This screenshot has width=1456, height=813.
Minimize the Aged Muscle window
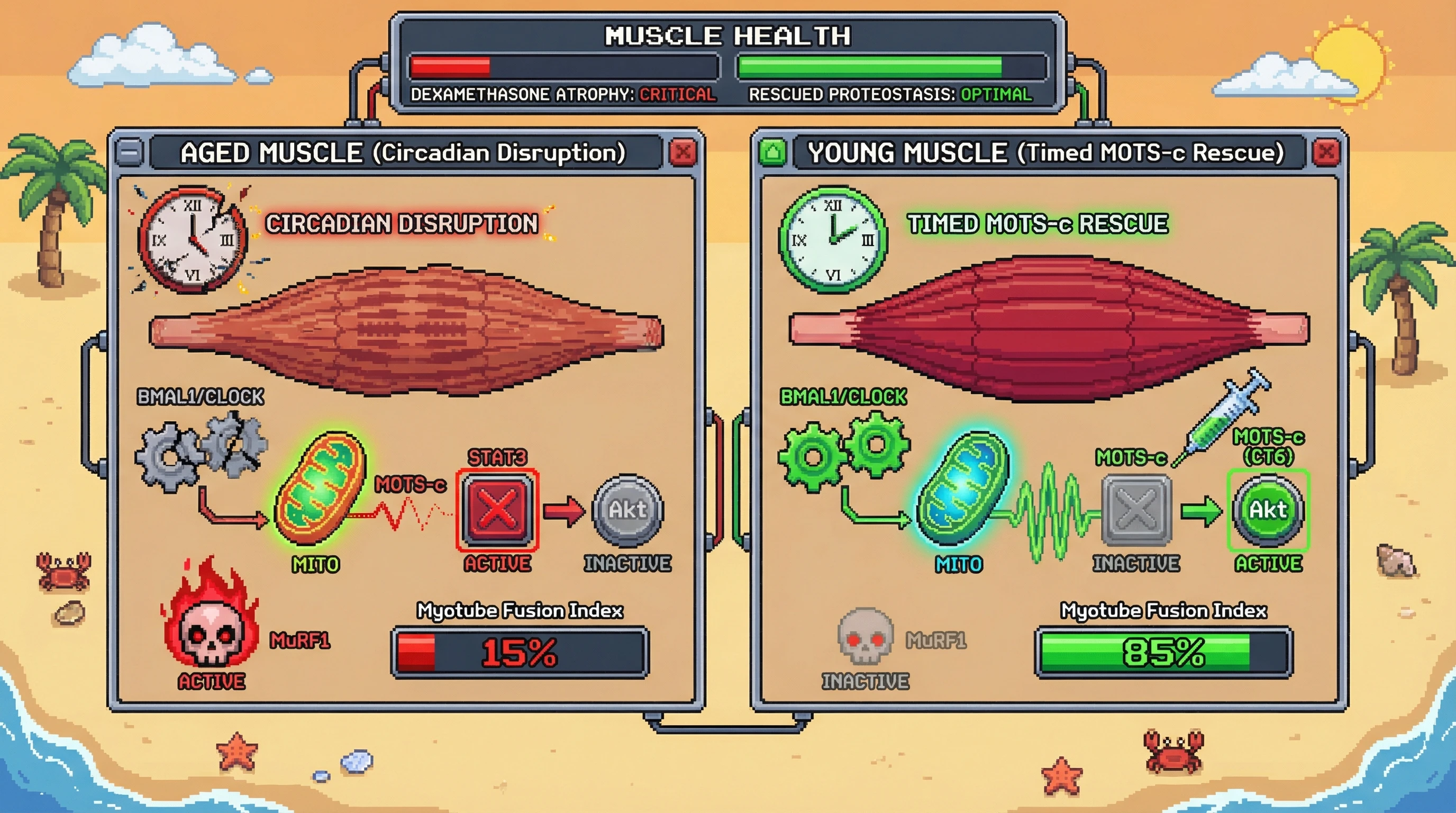tap(130, 152)
